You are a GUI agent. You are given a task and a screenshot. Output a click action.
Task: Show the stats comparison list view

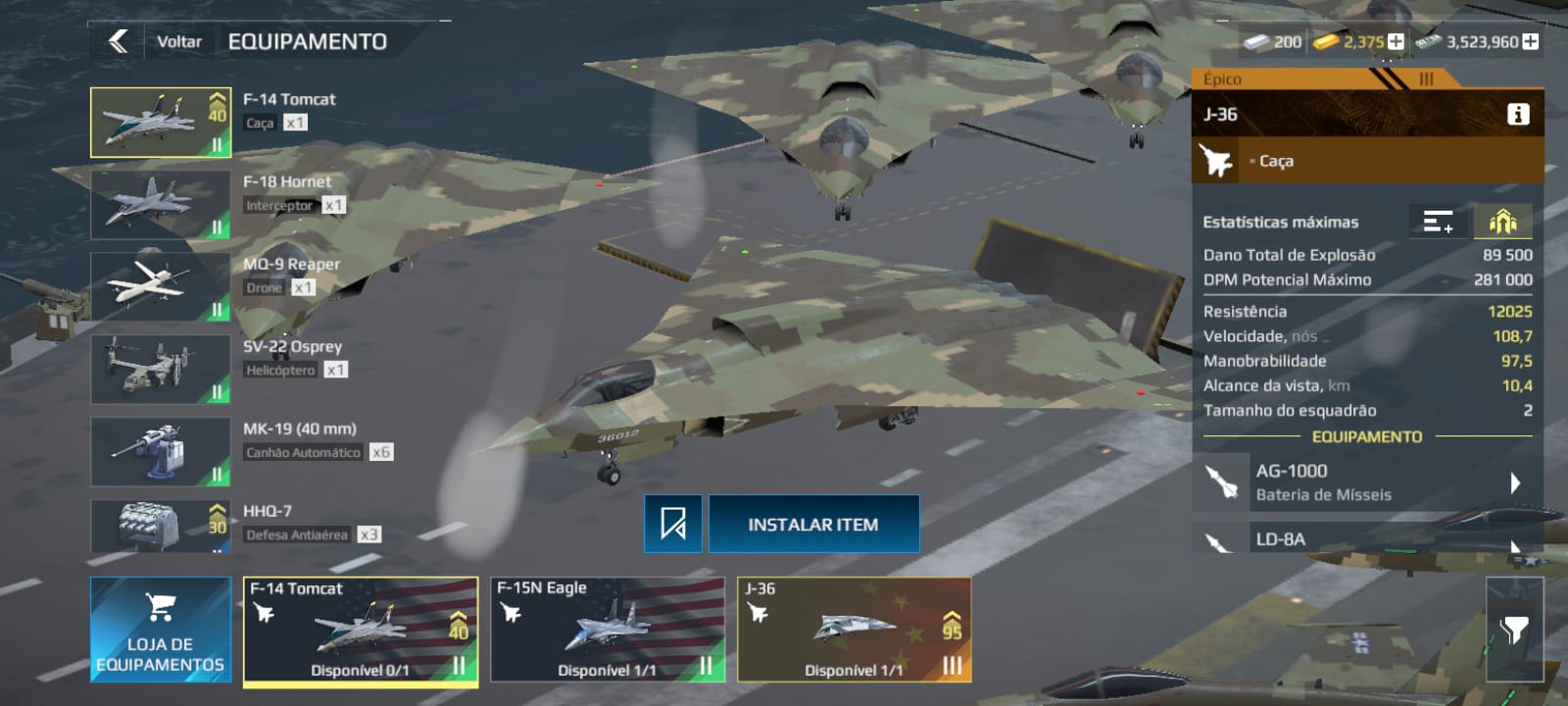tap(1438, 223)
